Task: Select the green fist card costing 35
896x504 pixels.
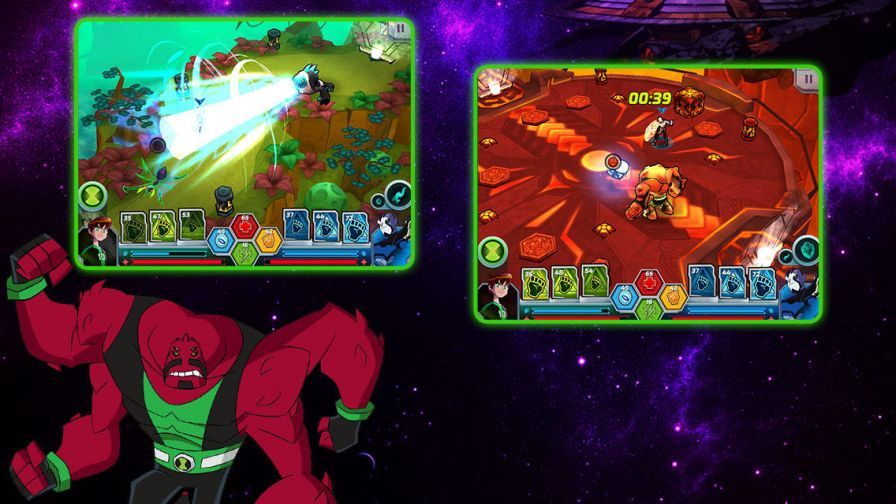Action: [x=134, y=228]
